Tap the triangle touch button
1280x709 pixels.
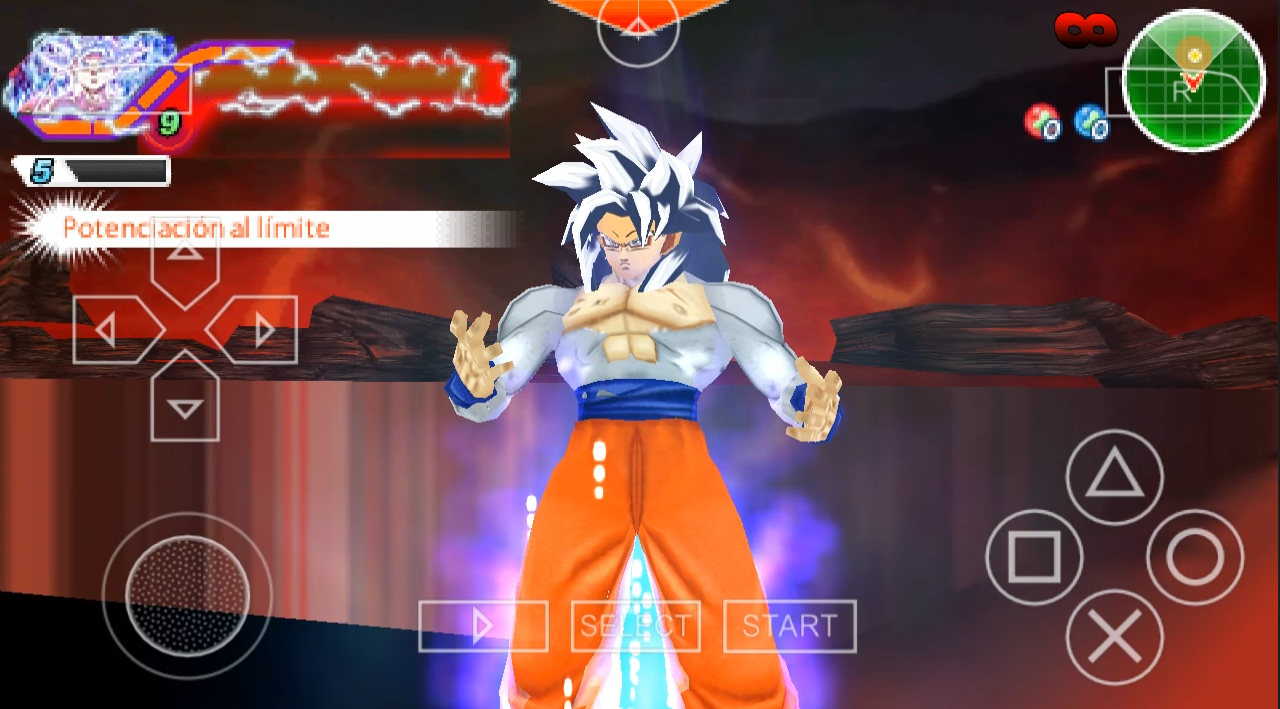(1114, 477)
